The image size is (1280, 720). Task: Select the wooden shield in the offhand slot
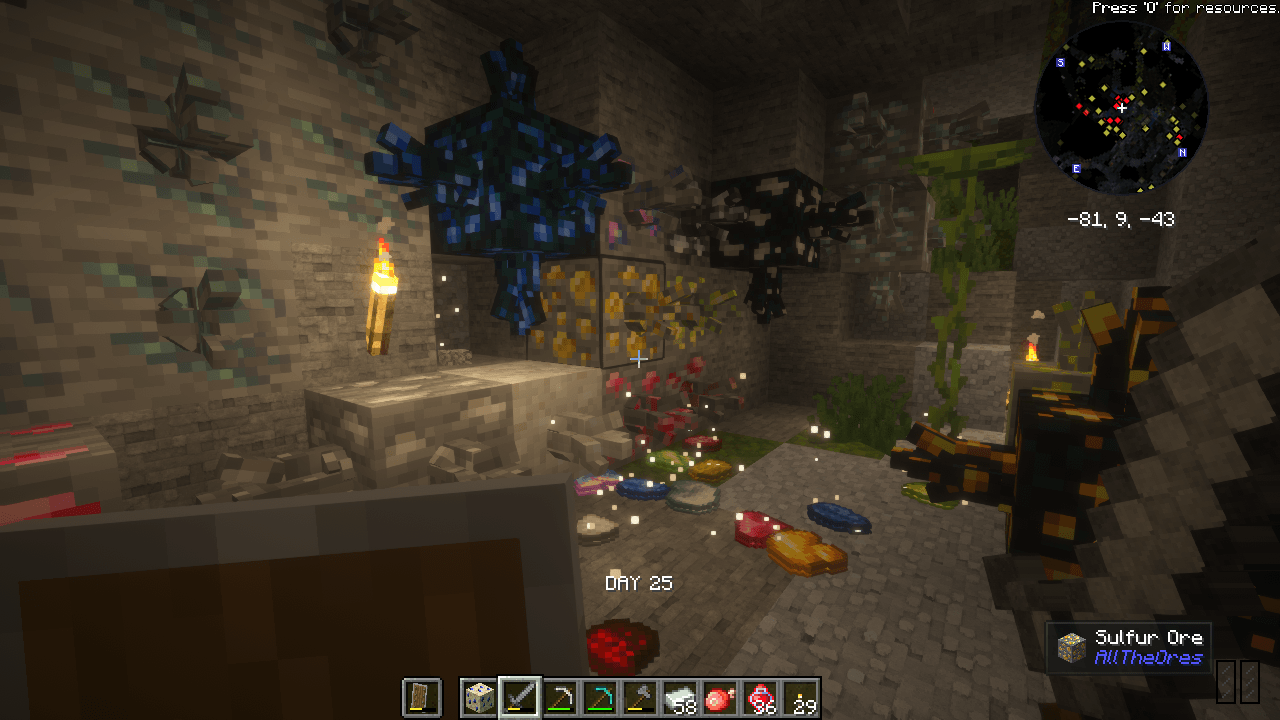click(422, 697)
